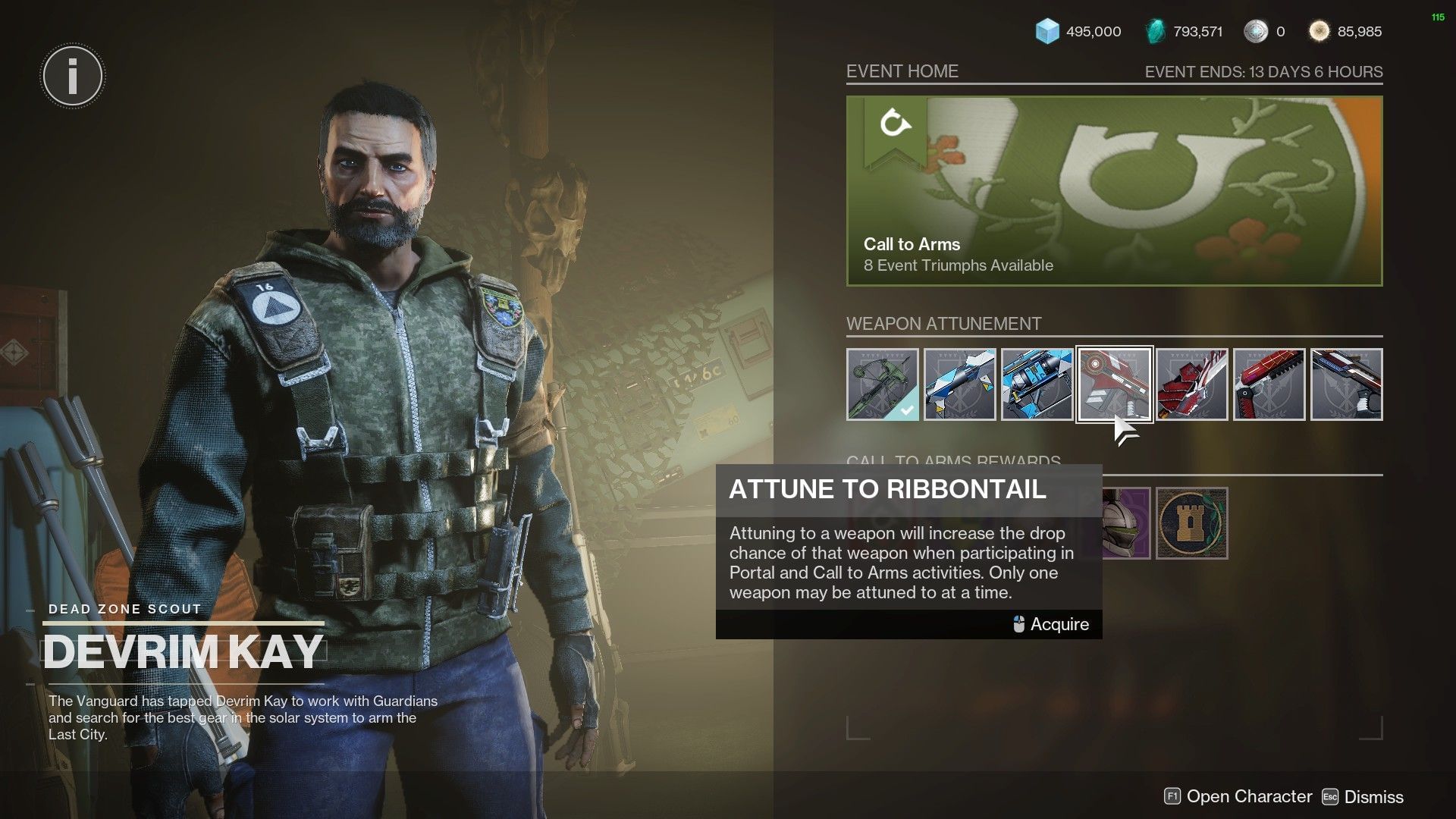Select the green crossbow weapon with checkmark
Screen dimensions: 1456x819
(x=882, y=384)
